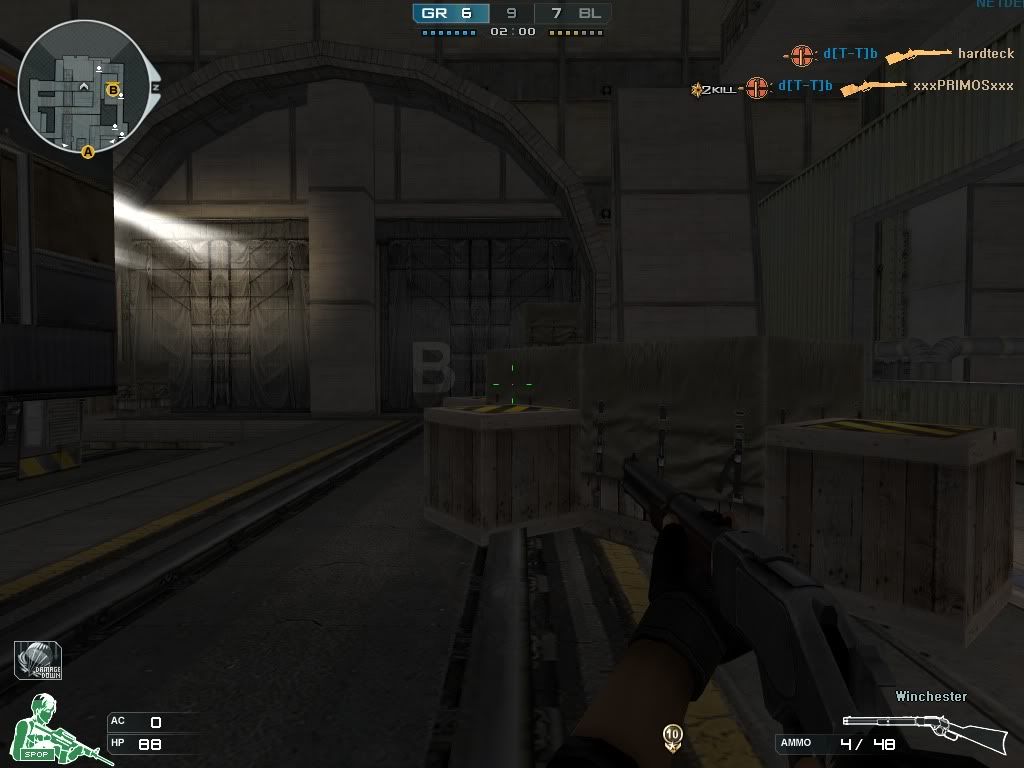Image resolution: width=1024 pixels, height=768 pixels.
Task: Select the A bomb site marker on minimap
Action: (x=88, y=152)
